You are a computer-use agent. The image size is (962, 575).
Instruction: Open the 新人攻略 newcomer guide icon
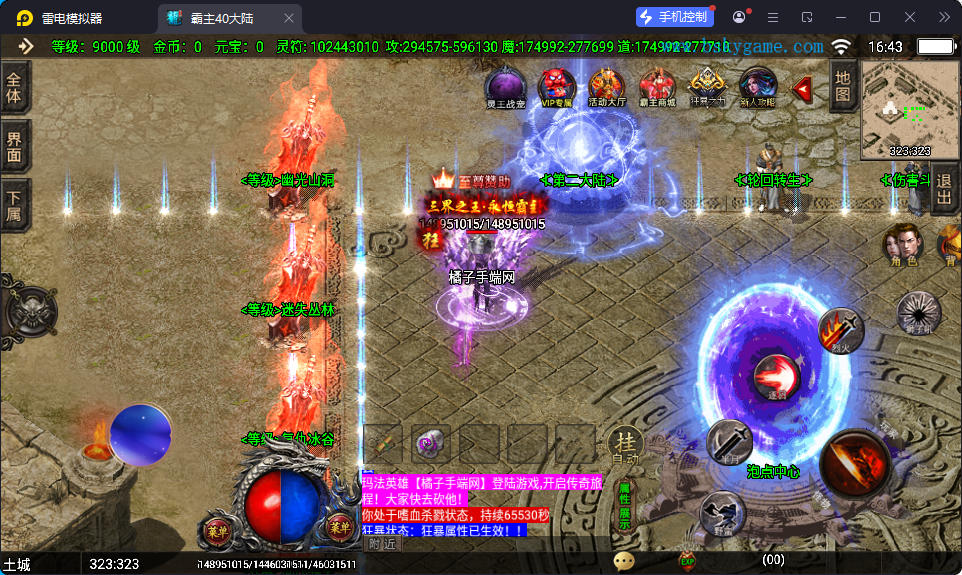click(x=757, y=88)
